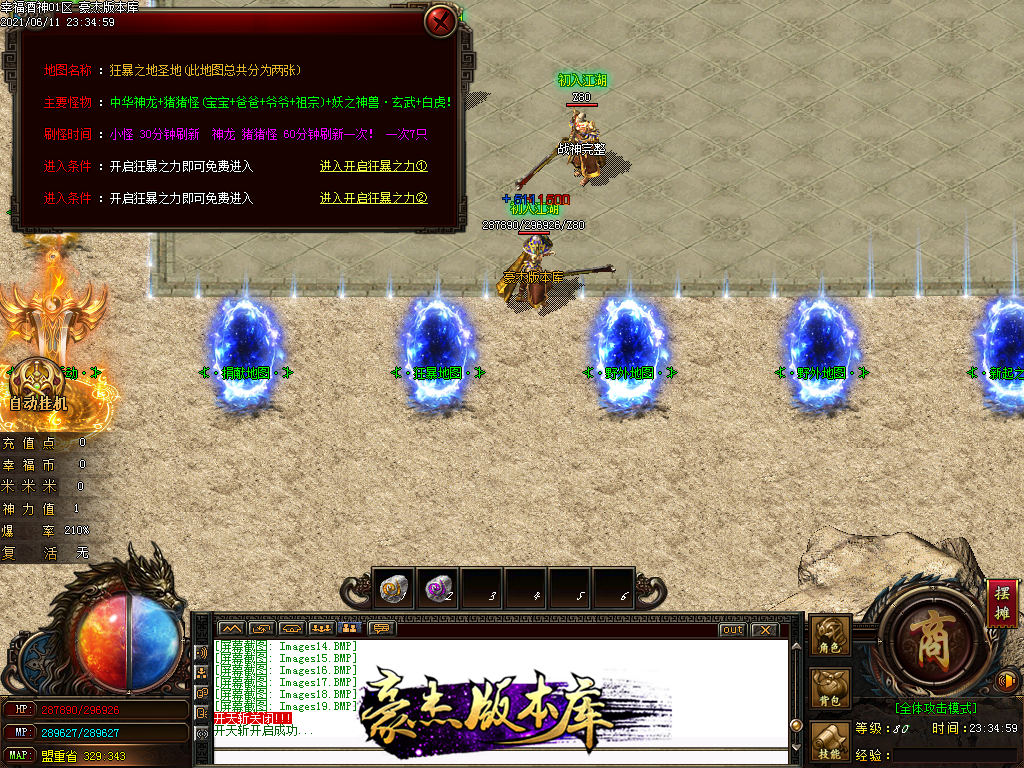
Task: Open the 技能 skills panel
Action: (x=831, y=743)
